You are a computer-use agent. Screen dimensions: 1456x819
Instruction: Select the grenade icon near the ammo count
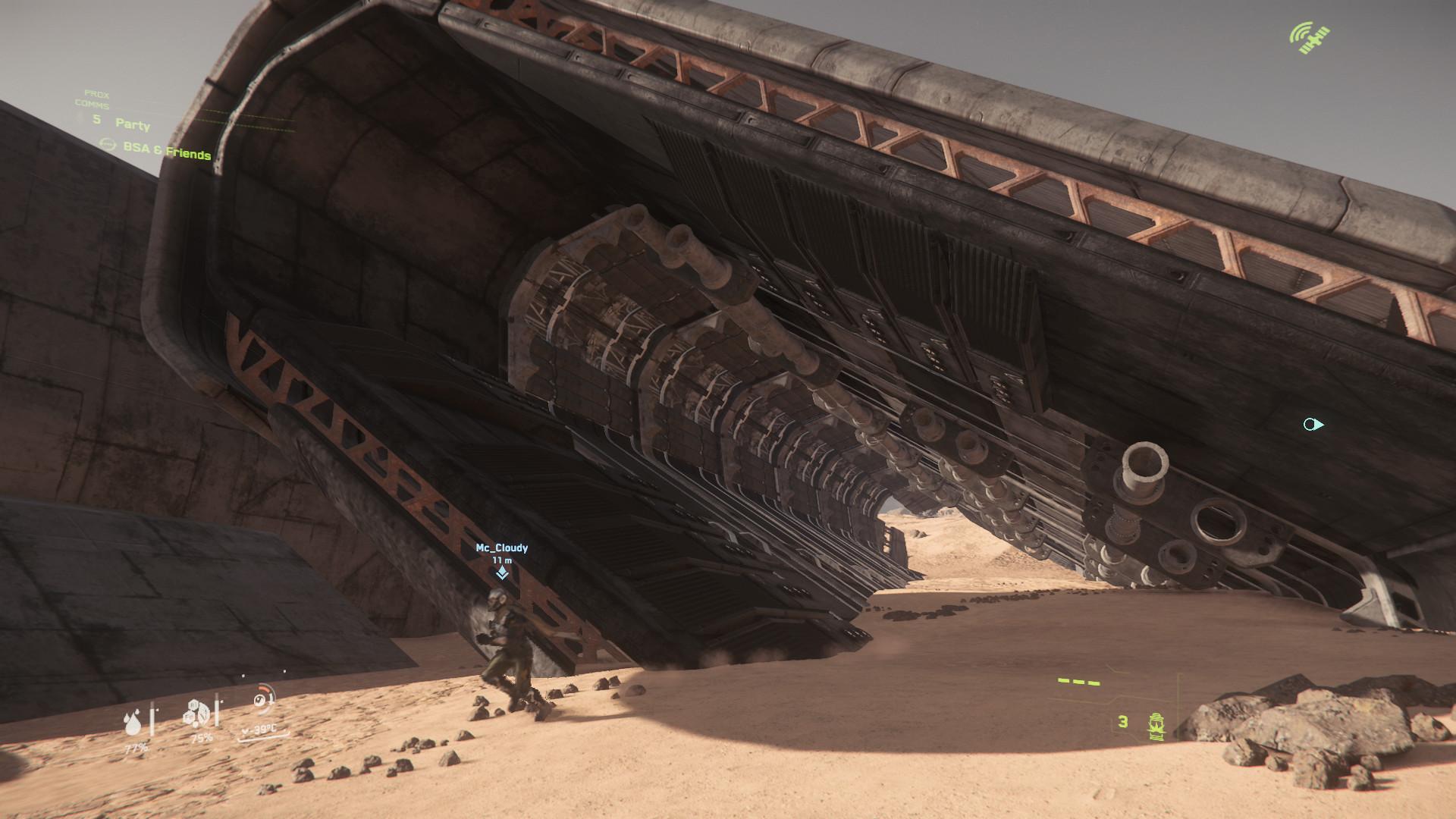pos(1156,726)
